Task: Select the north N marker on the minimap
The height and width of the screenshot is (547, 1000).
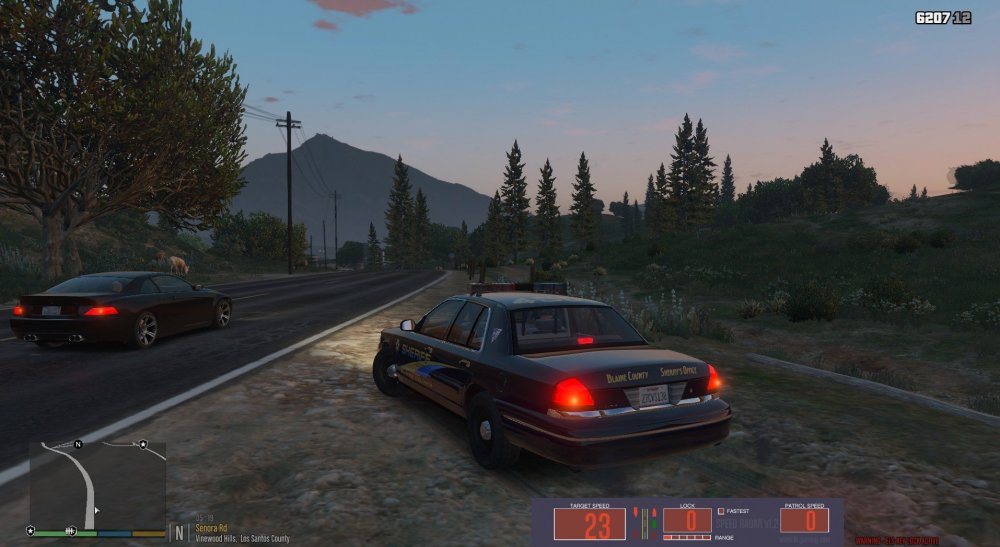Action: (x=78, y=443)
